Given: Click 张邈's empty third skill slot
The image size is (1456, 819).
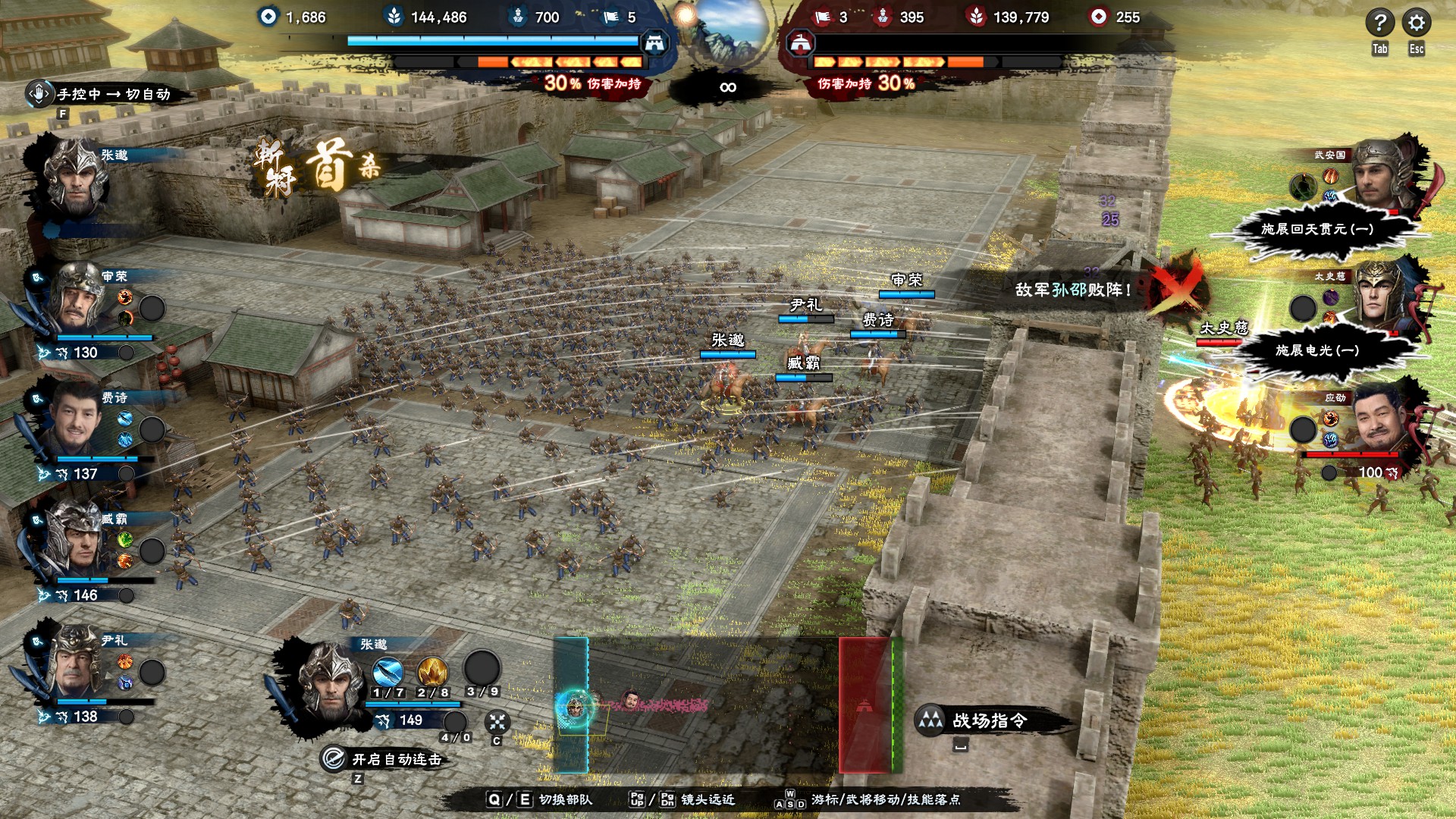Looking at the screenshot, I should 482,669.
